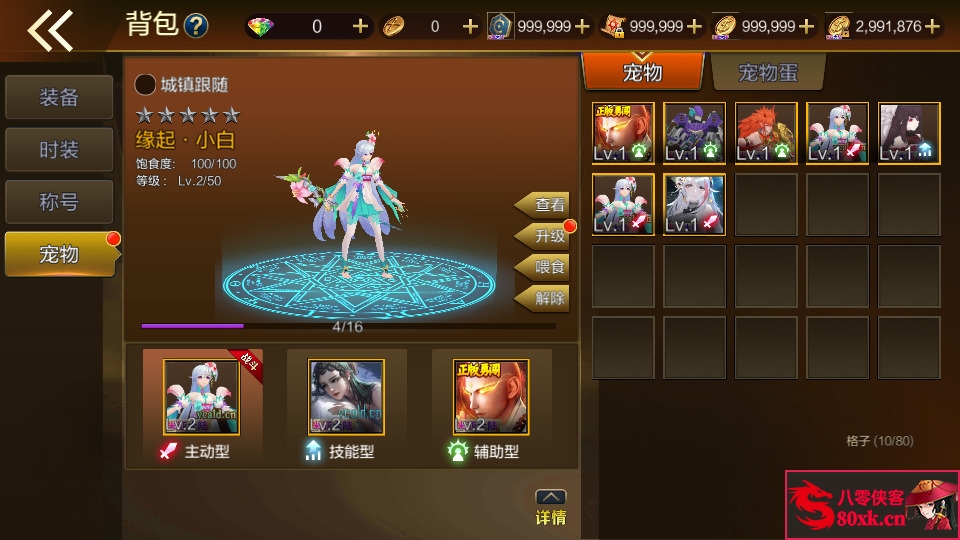Switch to the 装备 equipment tab
Screen dimensions: 960x540
(x=59, y=98)
